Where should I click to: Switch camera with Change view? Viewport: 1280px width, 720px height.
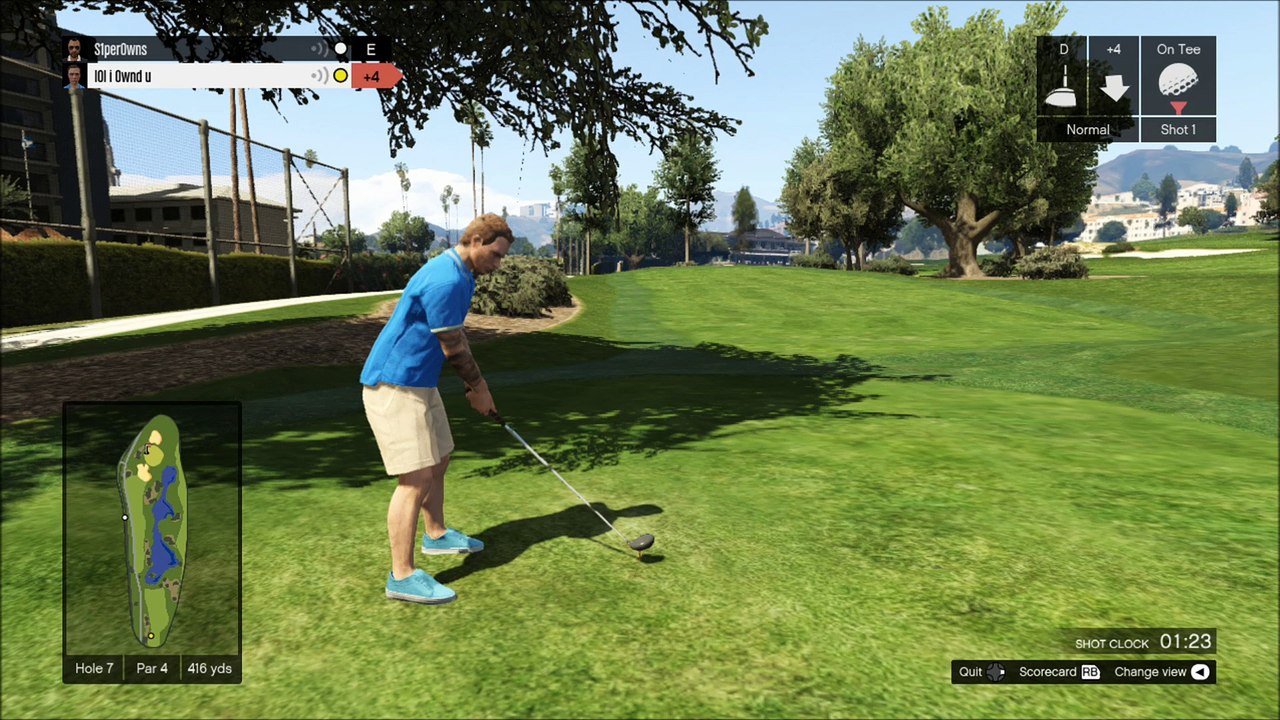[x=1161, y=672]
